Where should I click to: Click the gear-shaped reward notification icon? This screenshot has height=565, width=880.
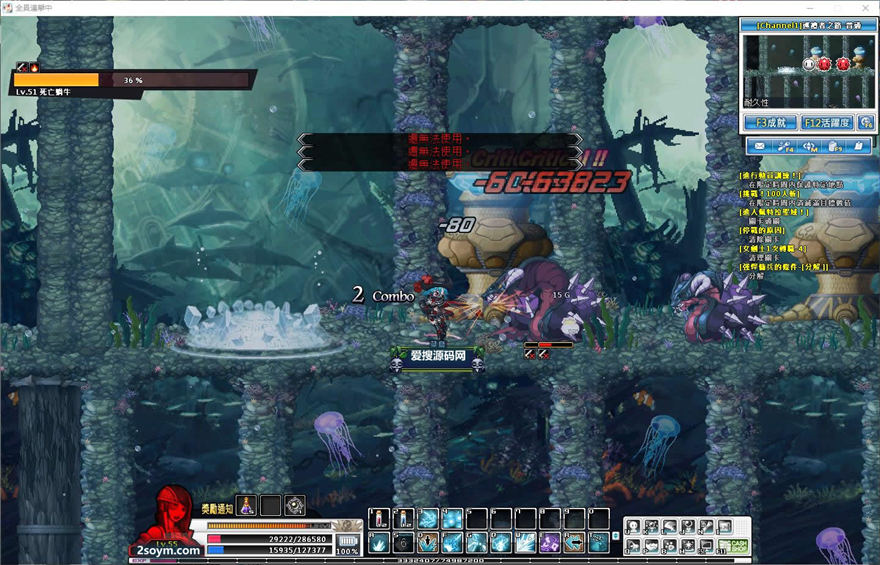[x=295, y=506]
